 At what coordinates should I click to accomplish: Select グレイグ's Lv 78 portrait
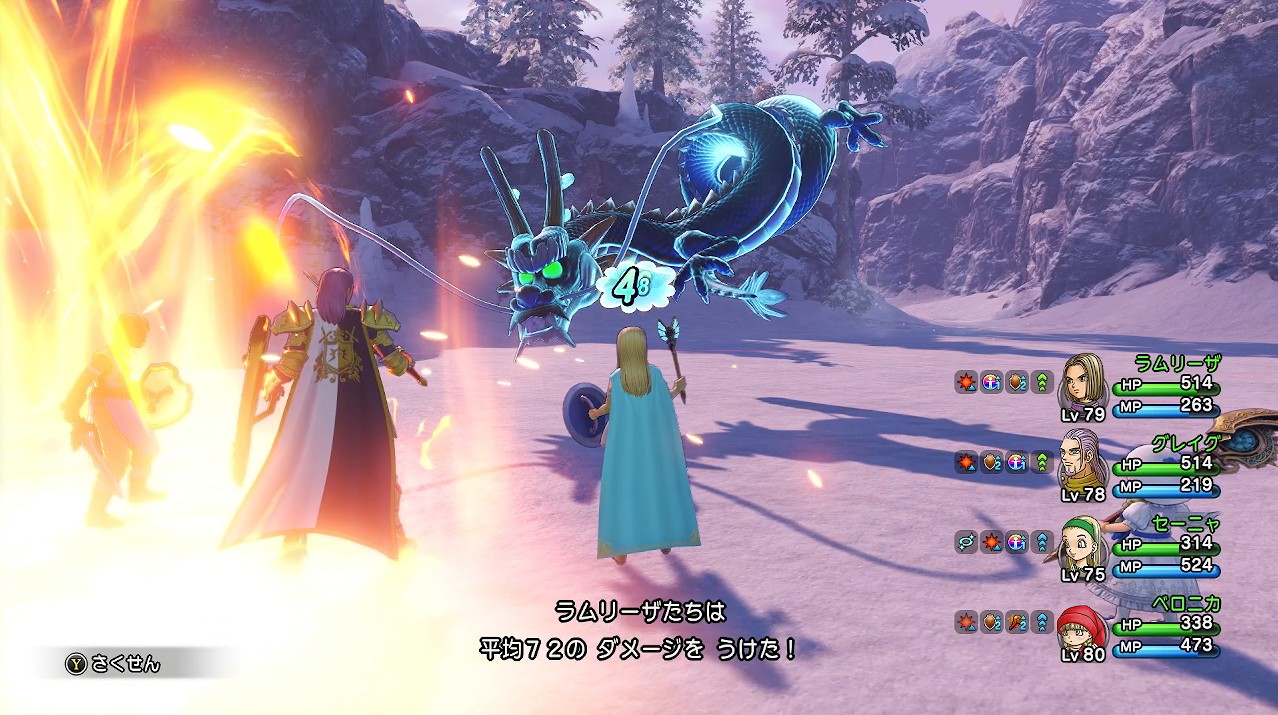[1083, 460]
